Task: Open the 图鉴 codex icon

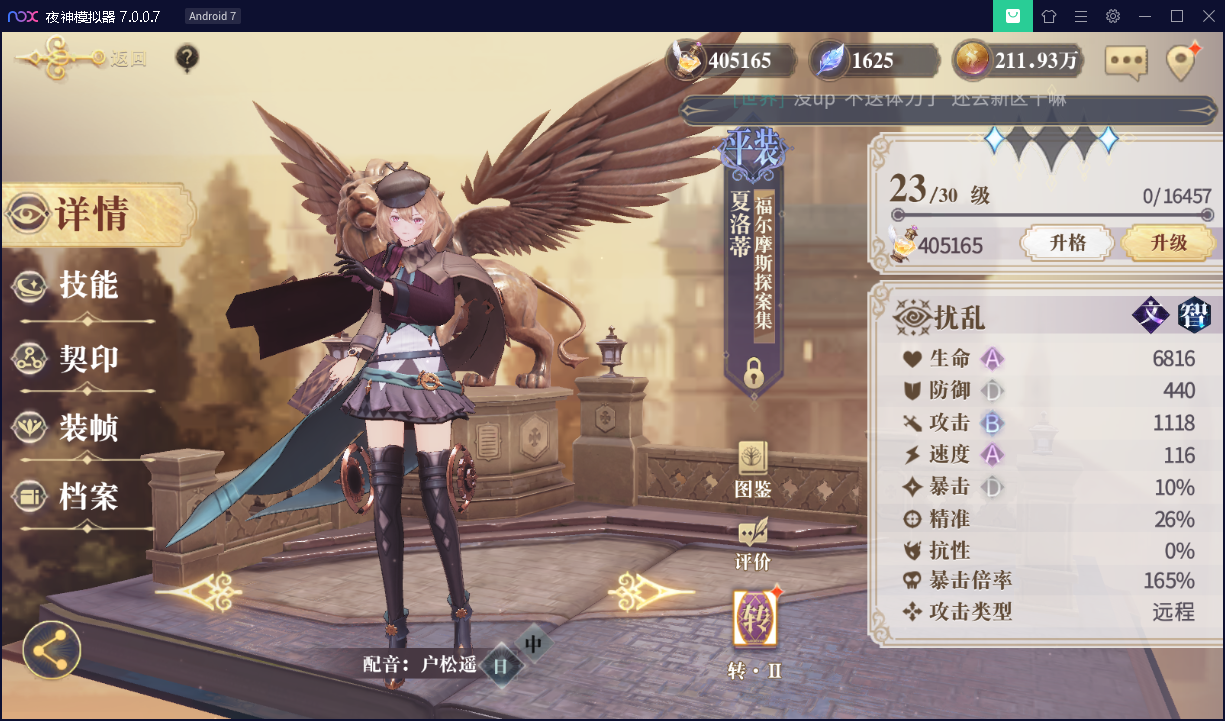Action: 753,470
